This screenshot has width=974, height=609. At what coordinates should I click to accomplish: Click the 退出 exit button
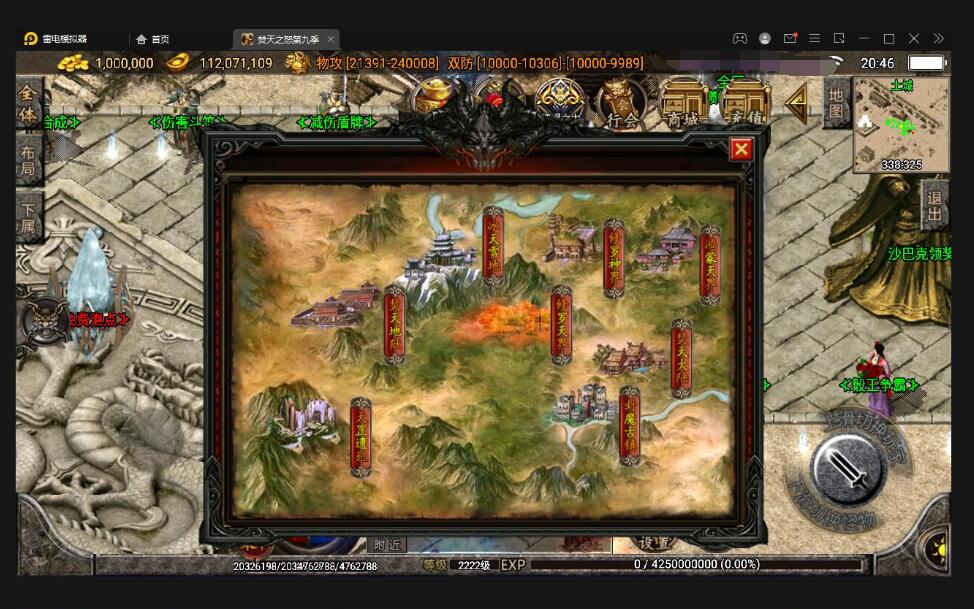(935, 206)
